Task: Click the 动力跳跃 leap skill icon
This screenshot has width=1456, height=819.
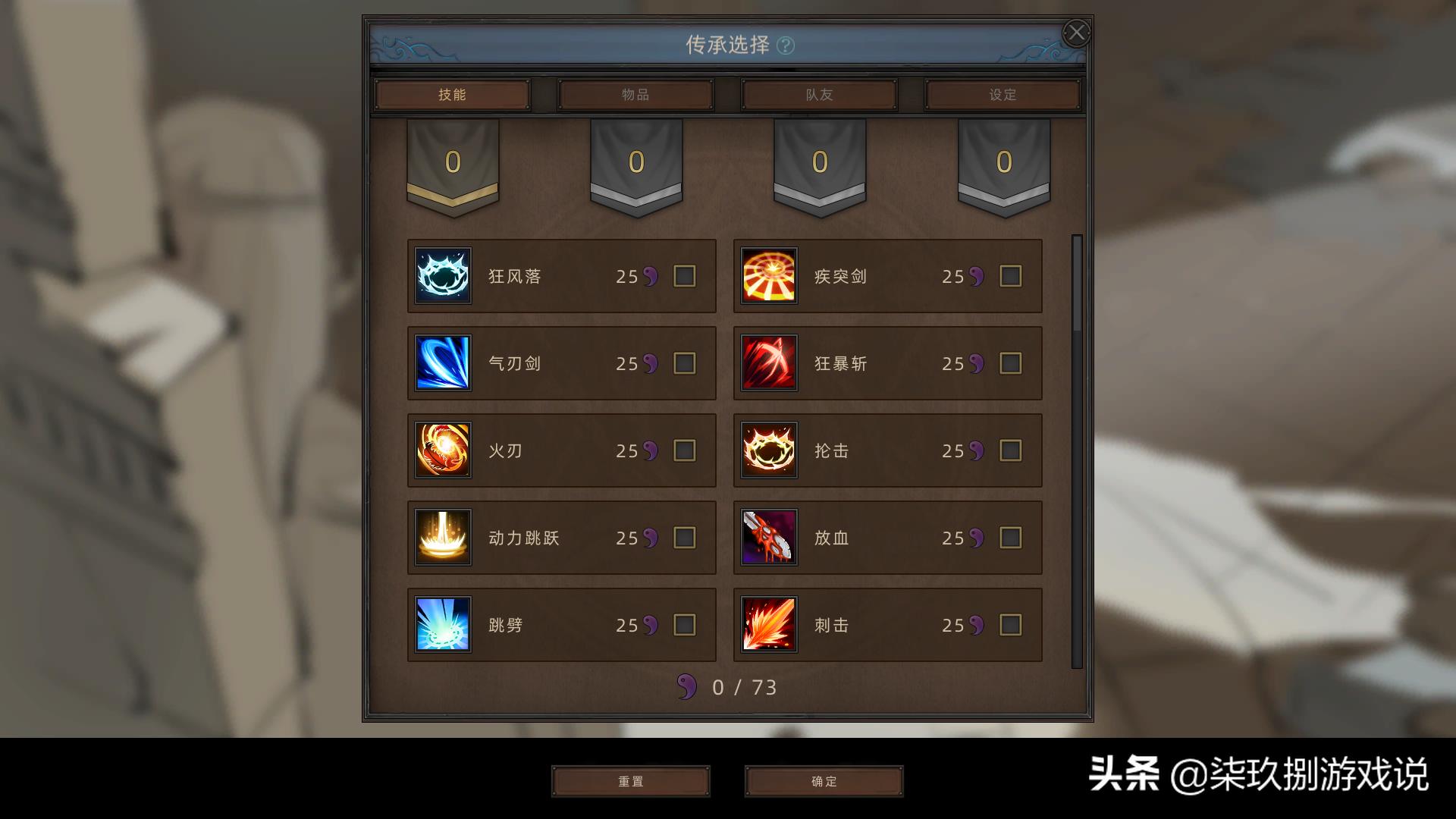Action: coord(443,538)
